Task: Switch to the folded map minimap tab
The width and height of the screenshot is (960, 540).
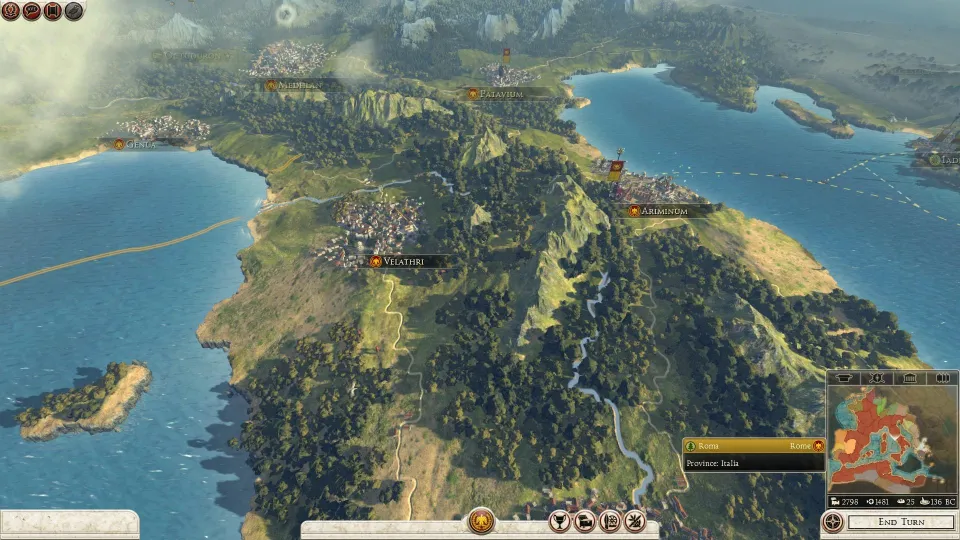Action: pyautogui.click(x=942, y=378)
